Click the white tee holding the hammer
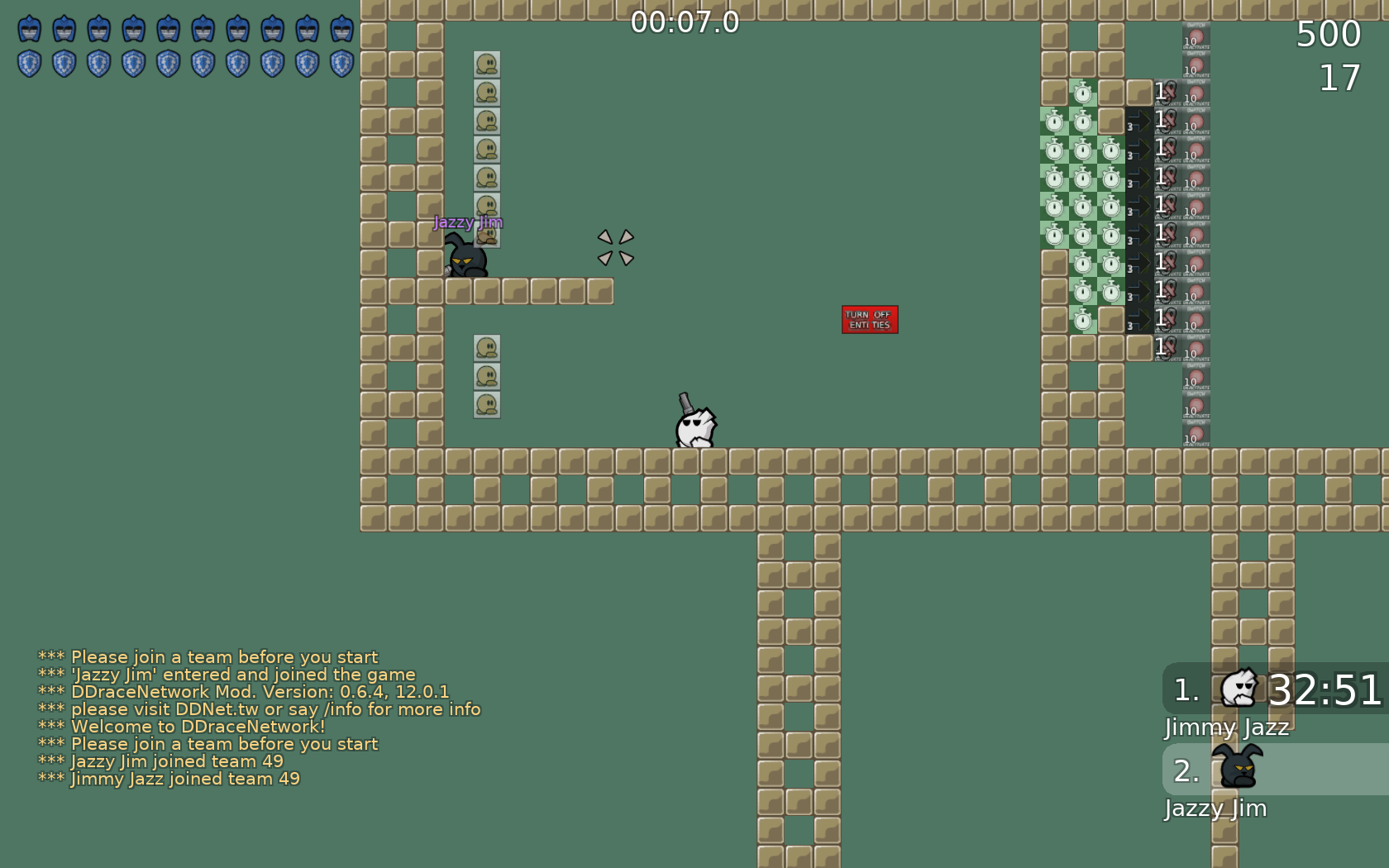Viewport: 1389px width, 868px height. point(694,430)
